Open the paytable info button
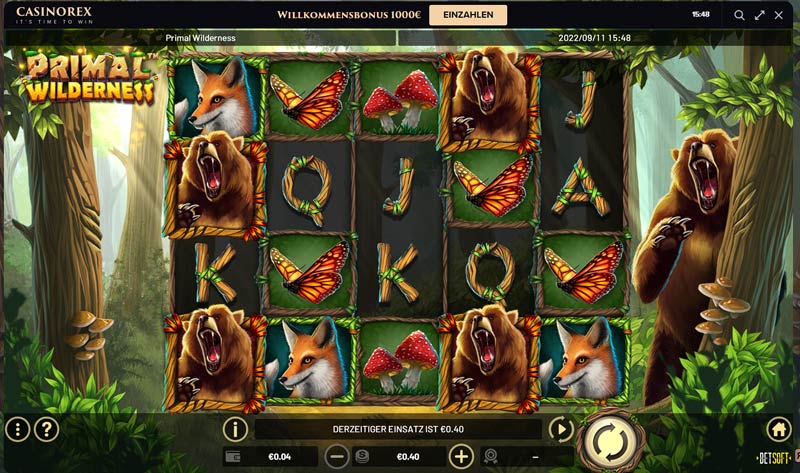Screen dimensions: 800x473 point(235,430)
